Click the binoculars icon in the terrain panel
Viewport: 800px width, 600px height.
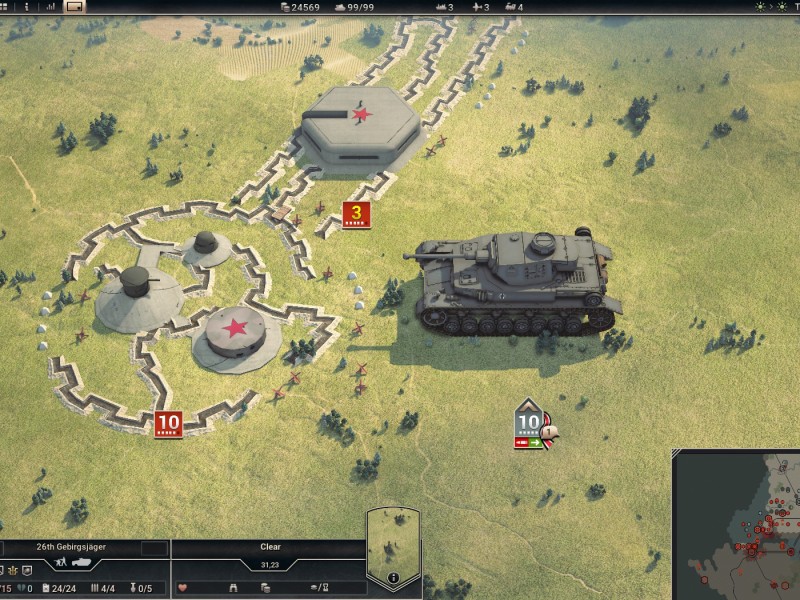tap(234, 588)
